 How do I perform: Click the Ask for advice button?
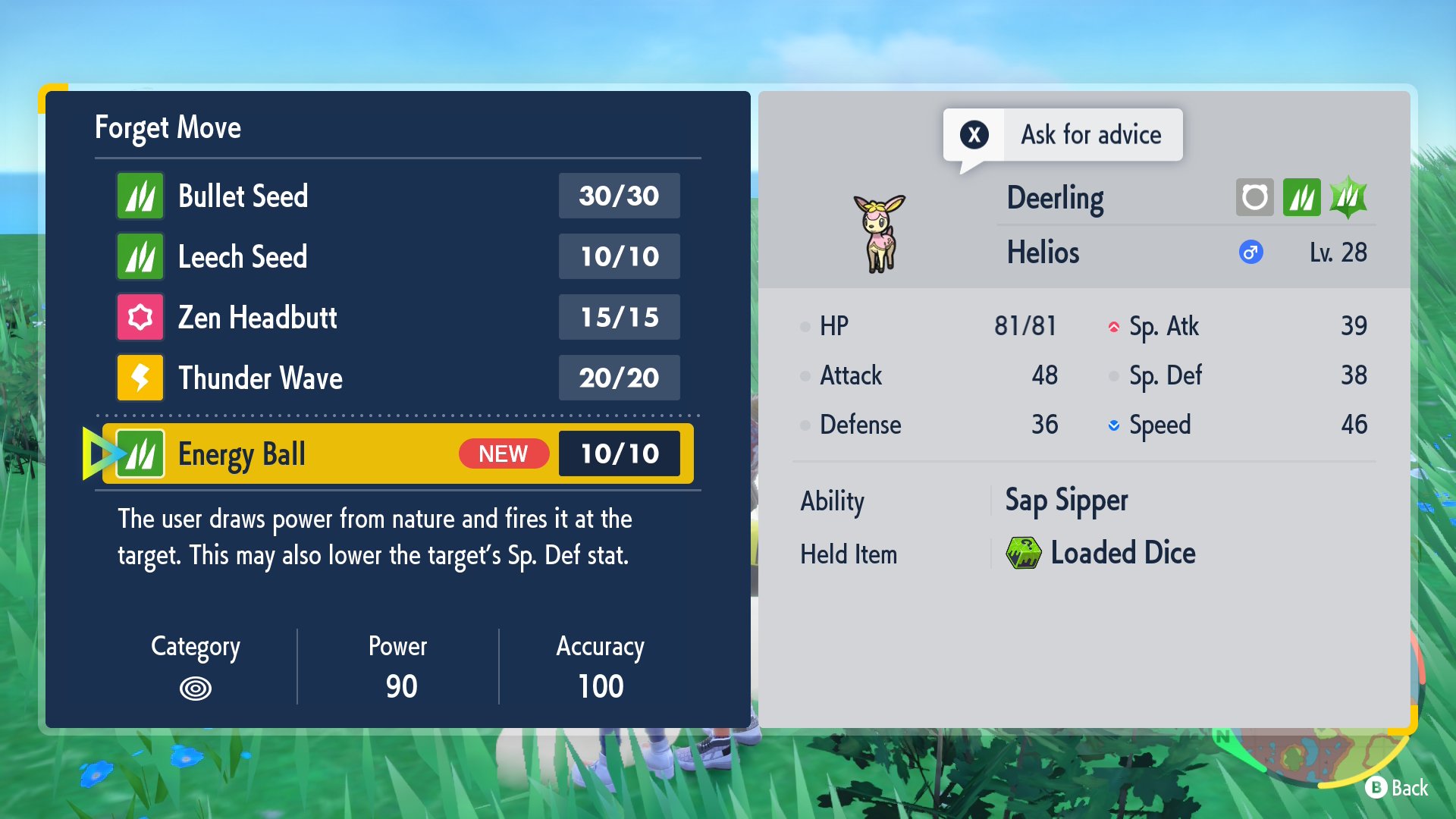click(x=1063, y=135)
